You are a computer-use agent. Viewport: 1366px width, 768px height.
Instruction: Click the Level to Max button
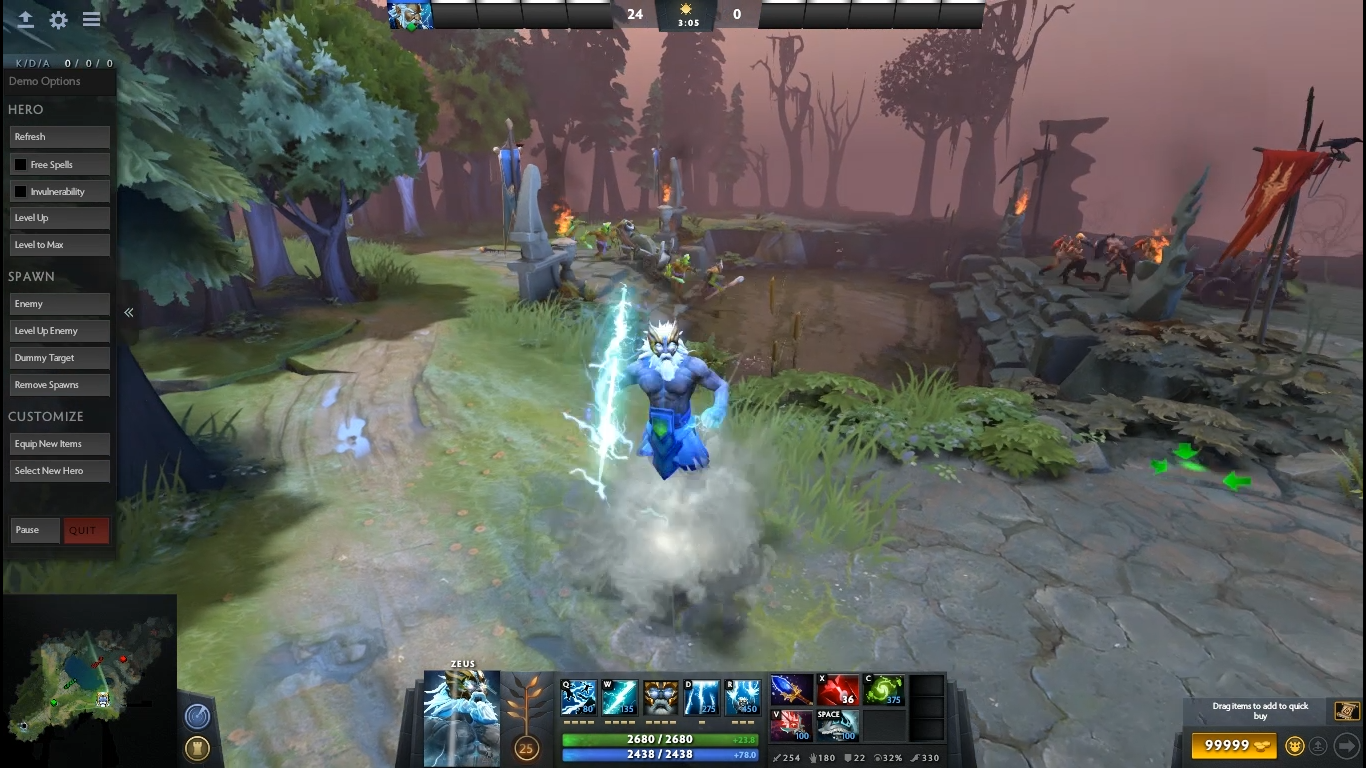59,245
